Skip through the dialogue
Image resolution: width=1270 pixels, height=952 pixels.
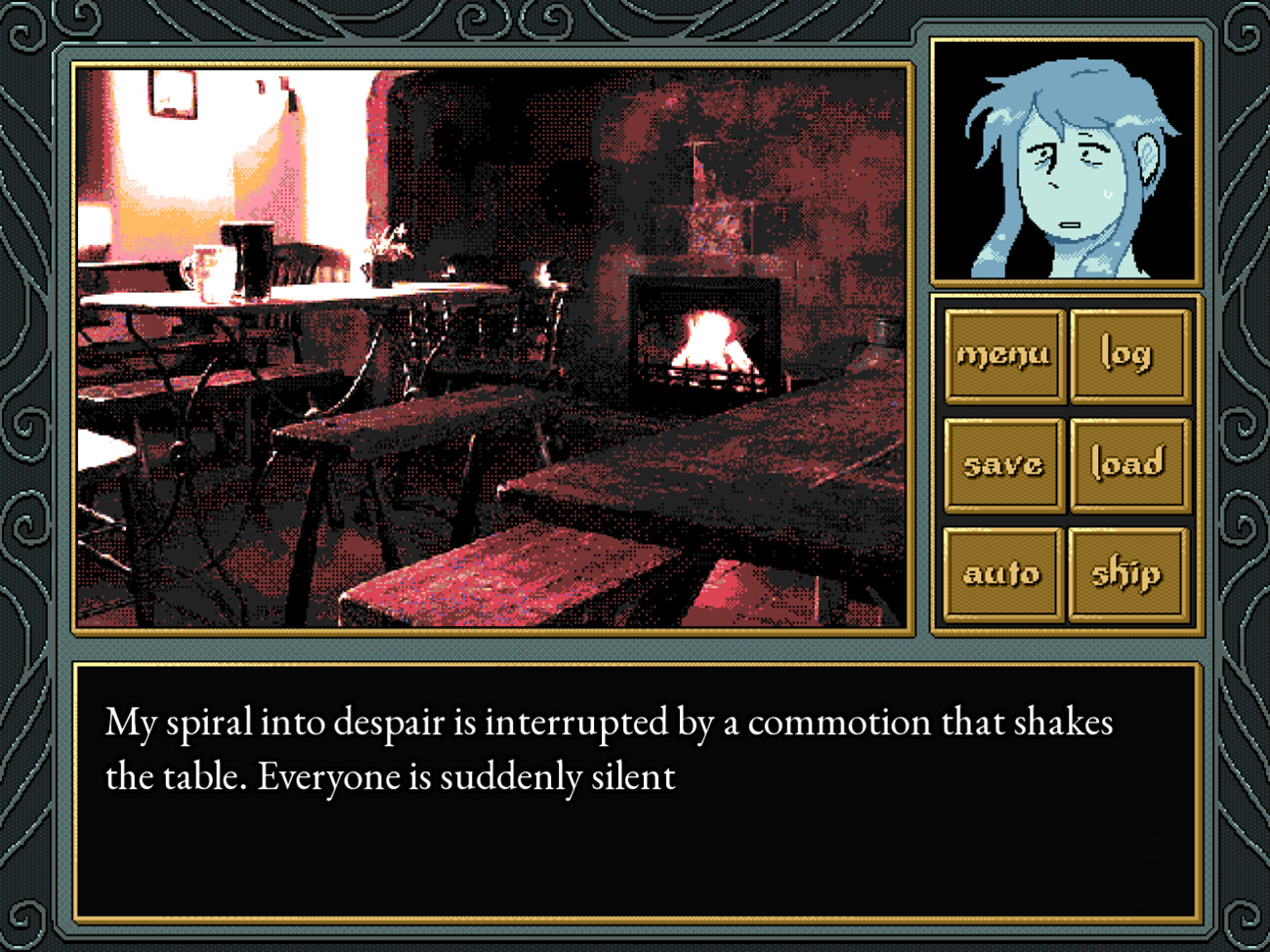pos(1128,574)
